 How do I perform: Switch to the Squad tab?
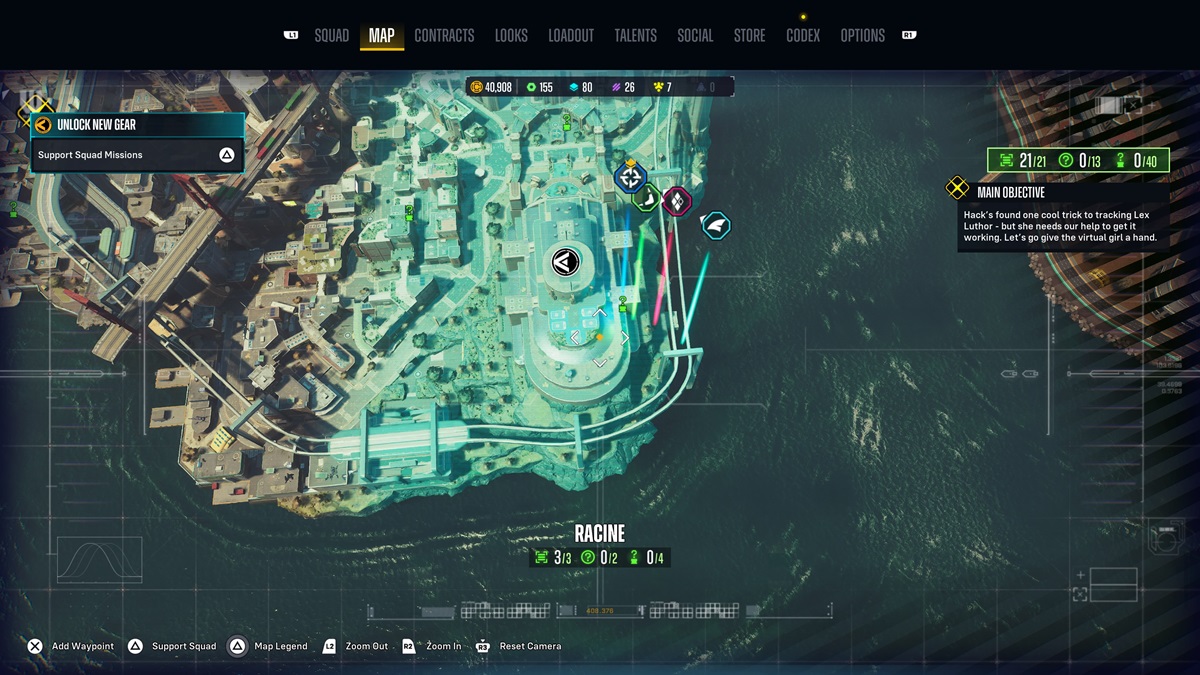331,36
